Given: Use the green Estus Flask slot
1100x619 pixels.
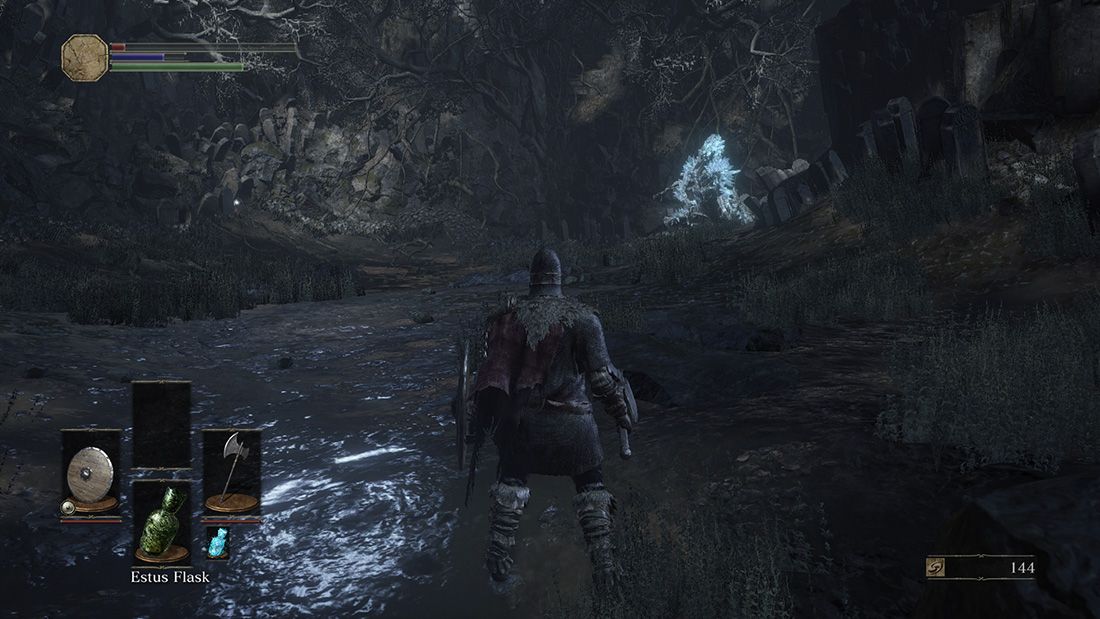Looking at the screenshot, I should click(161, 522).
